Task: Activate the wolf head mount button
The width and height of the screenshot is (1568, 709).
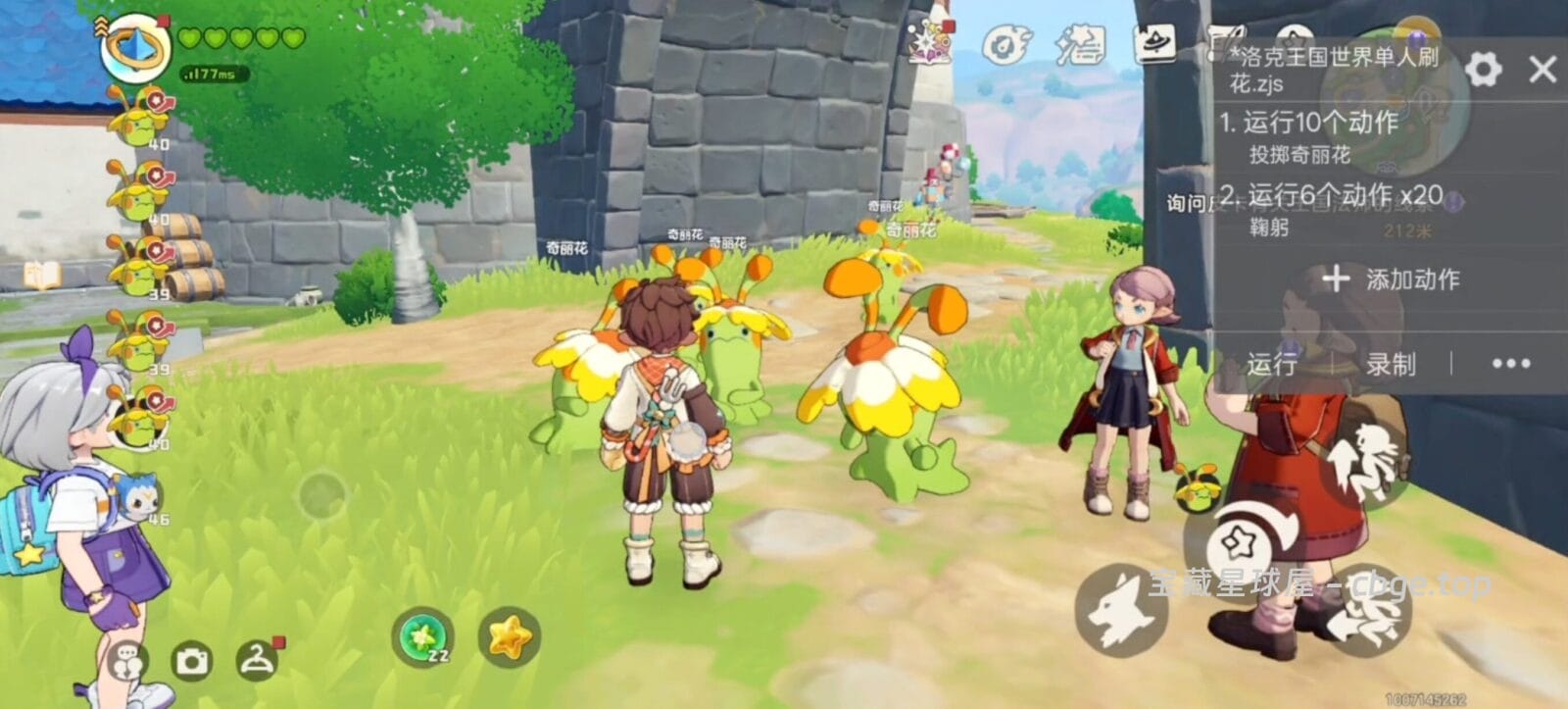Action: (1122, 608)
